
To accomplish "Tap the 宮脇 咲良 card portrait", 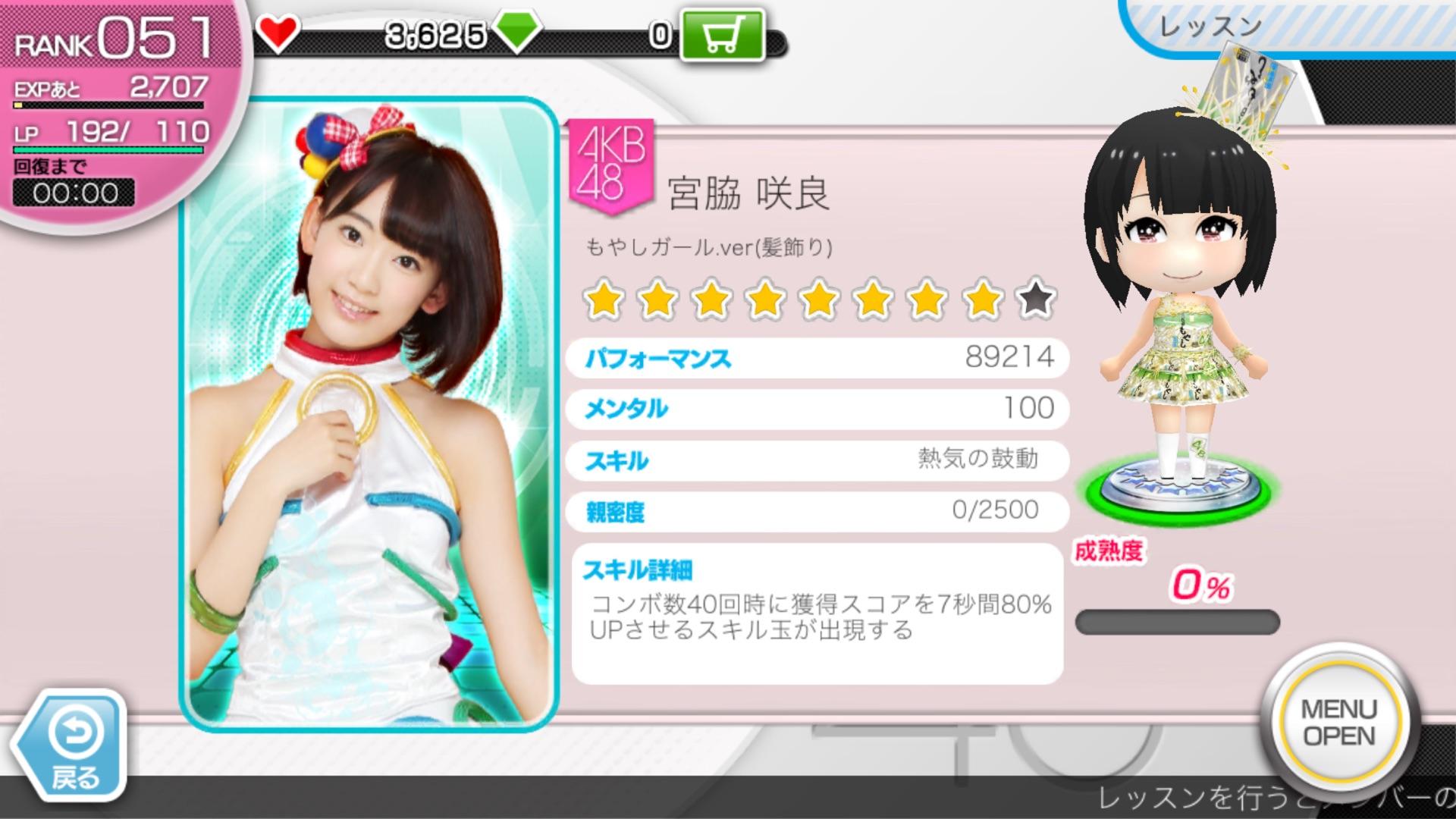I will [369, 414].
